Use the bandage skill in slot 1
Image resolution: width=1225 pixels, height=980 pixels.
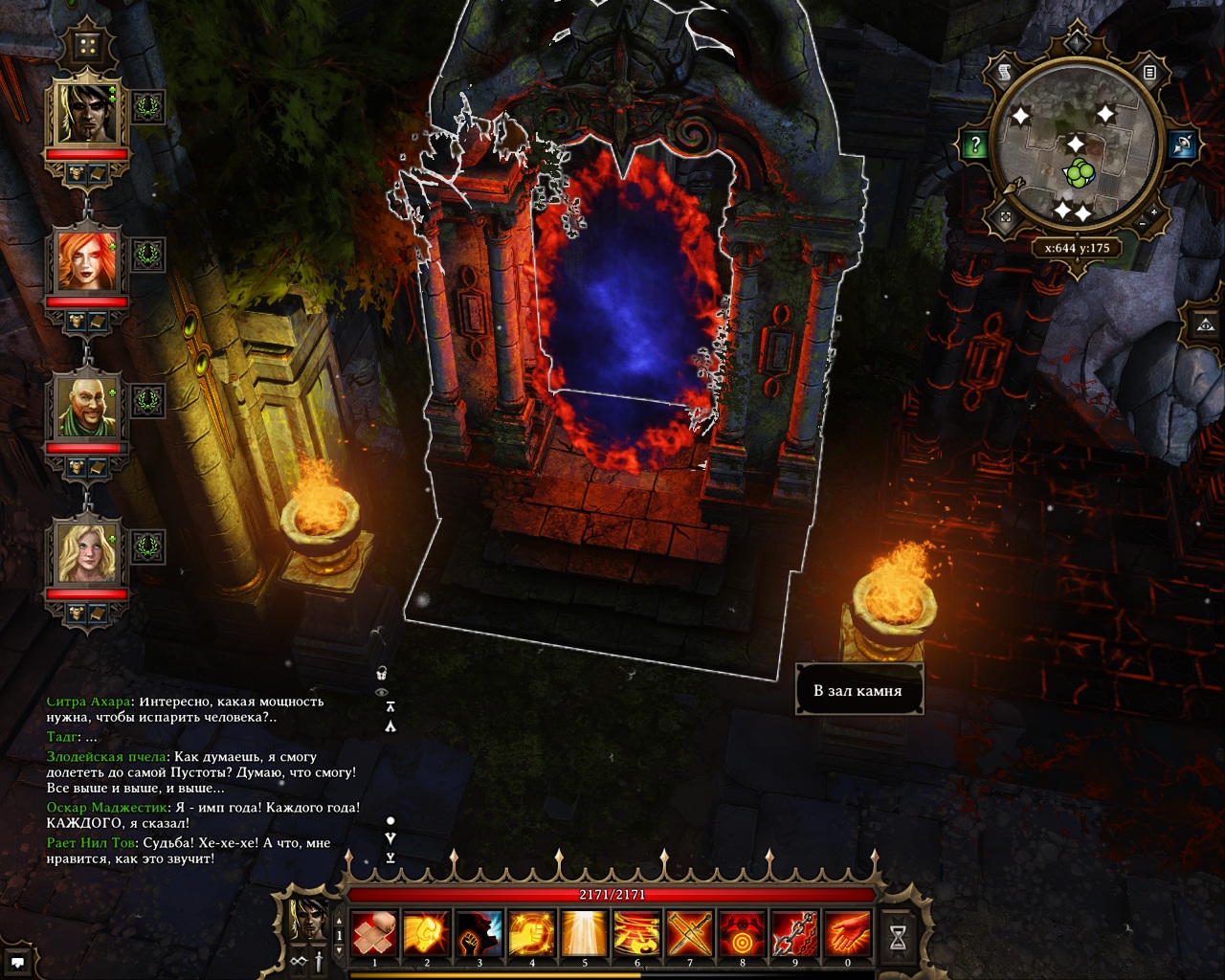click(374, 933)
